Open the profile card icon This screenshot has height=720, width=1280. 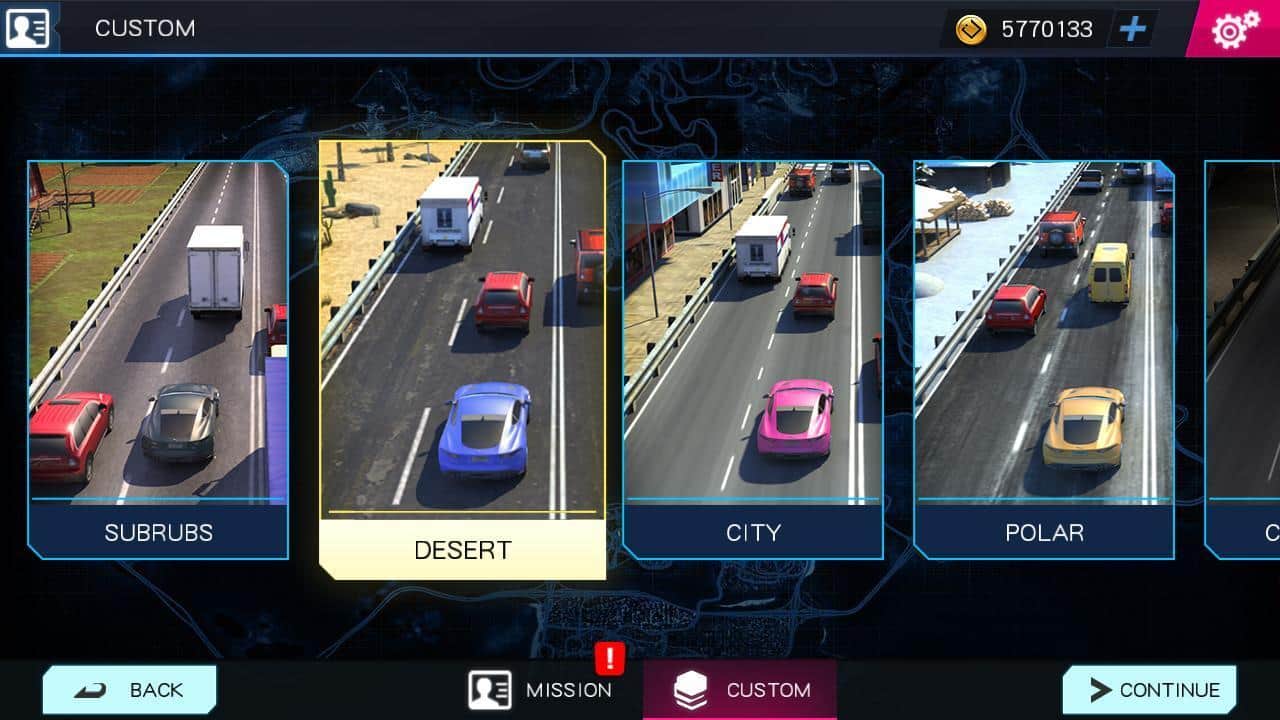(27, 28)
